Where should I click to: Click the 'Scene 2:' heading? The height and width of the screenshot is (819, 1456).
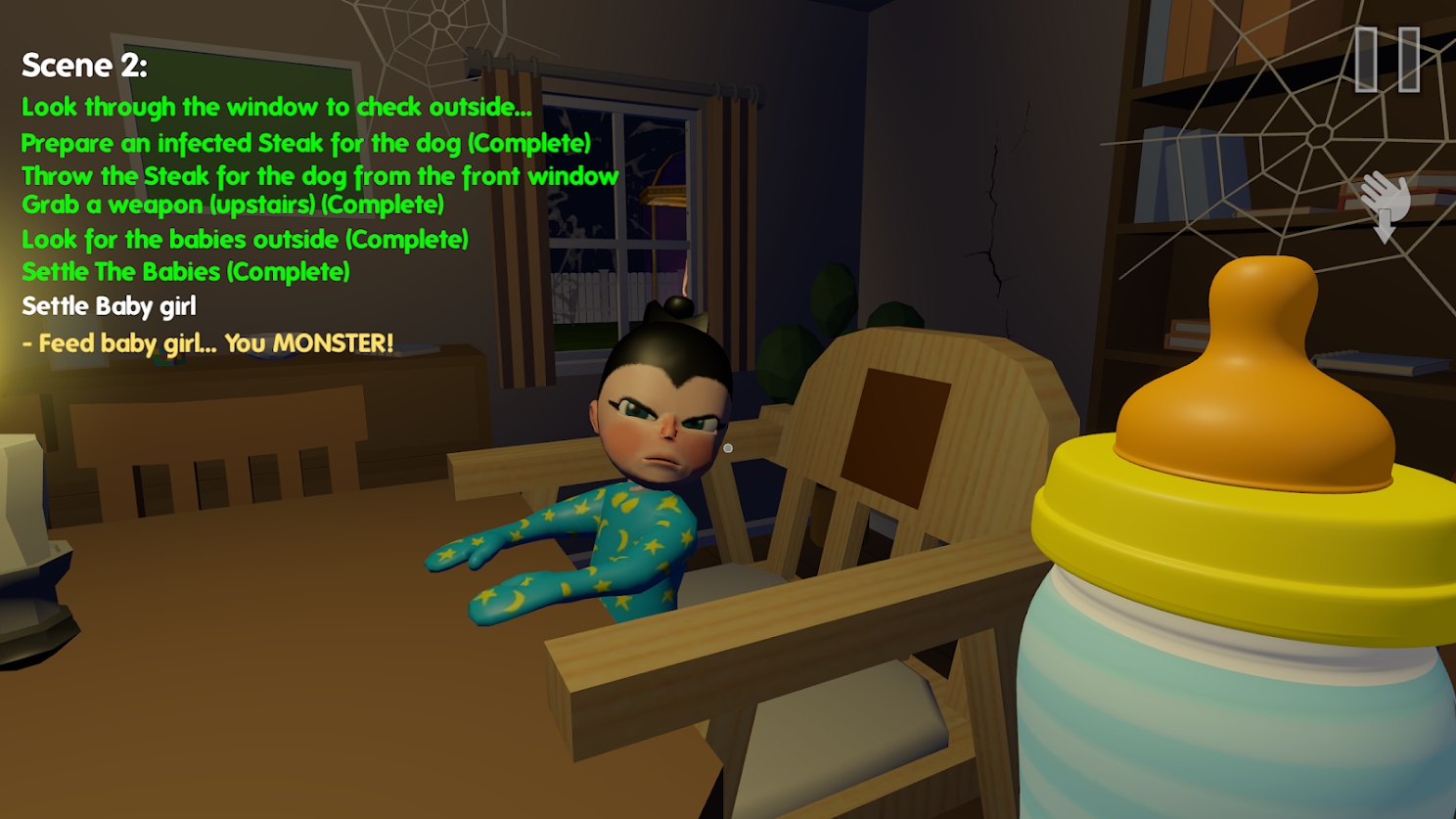(x=83, y=66)
